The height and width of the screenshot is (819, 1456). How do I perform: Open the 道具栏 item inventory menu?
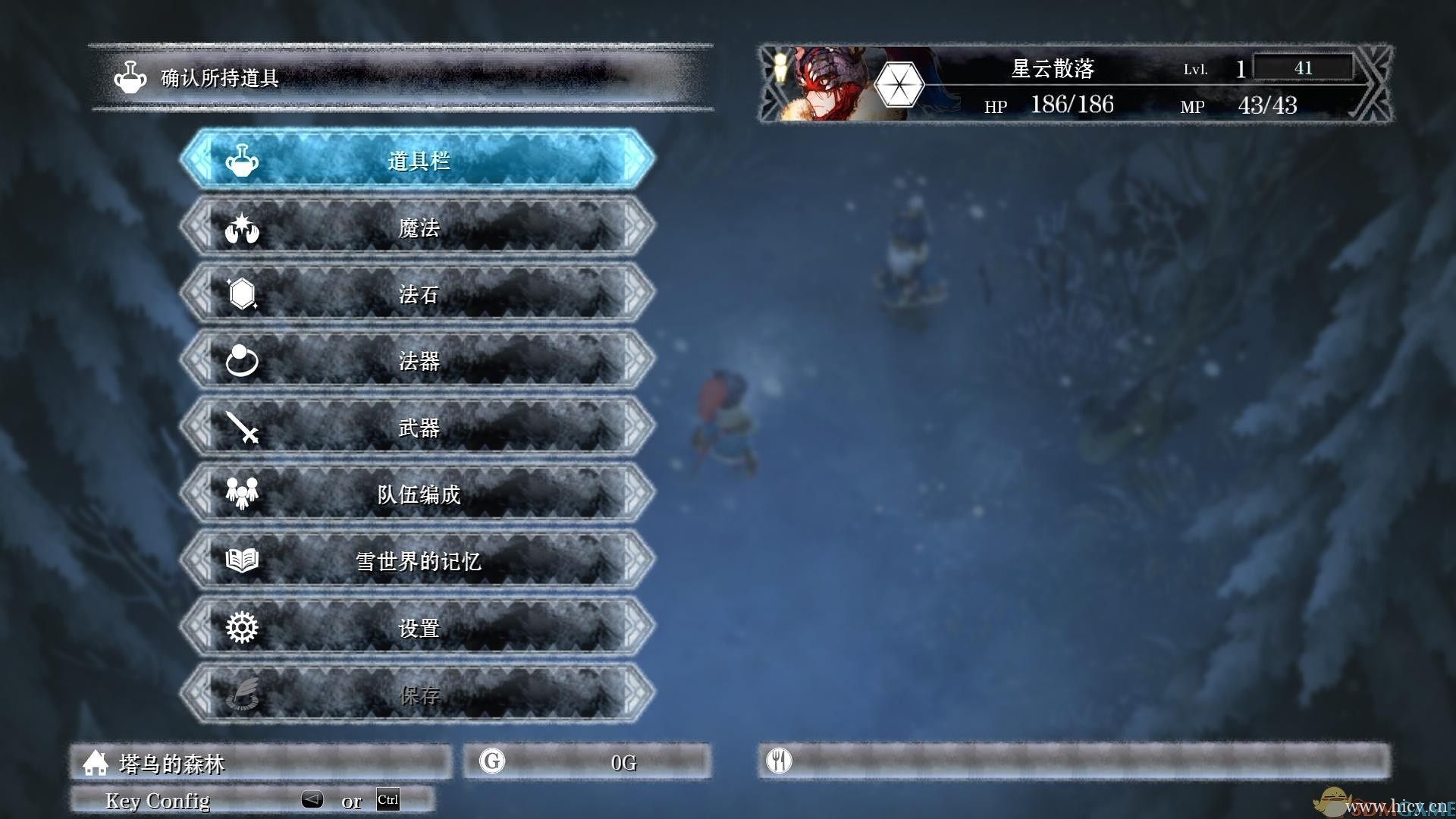[418, 160]
